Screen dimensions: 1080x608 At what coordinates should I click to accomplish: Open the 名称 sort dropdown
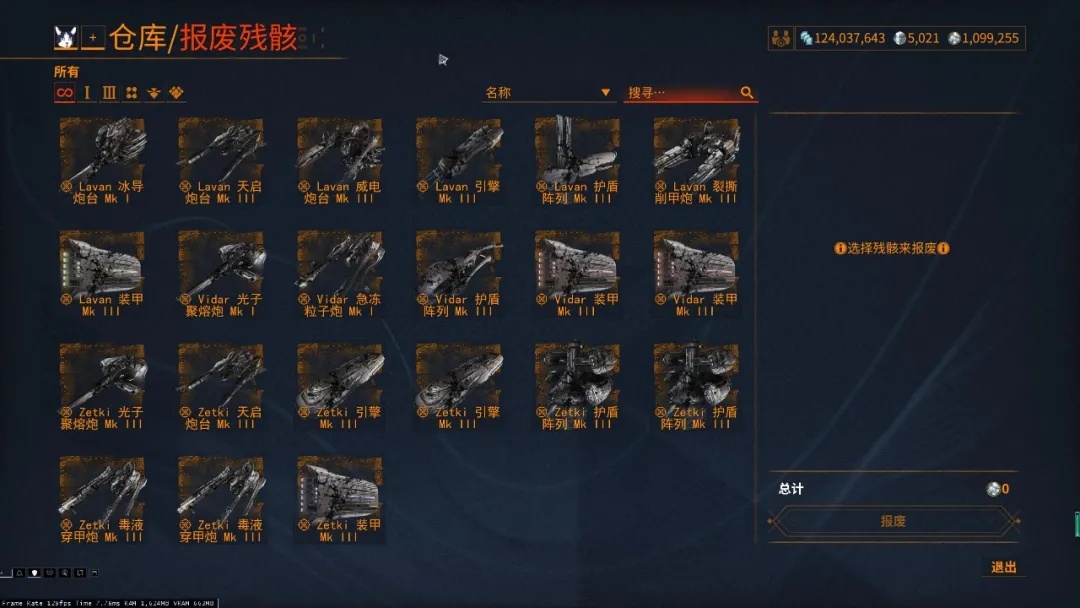point(548,93)
